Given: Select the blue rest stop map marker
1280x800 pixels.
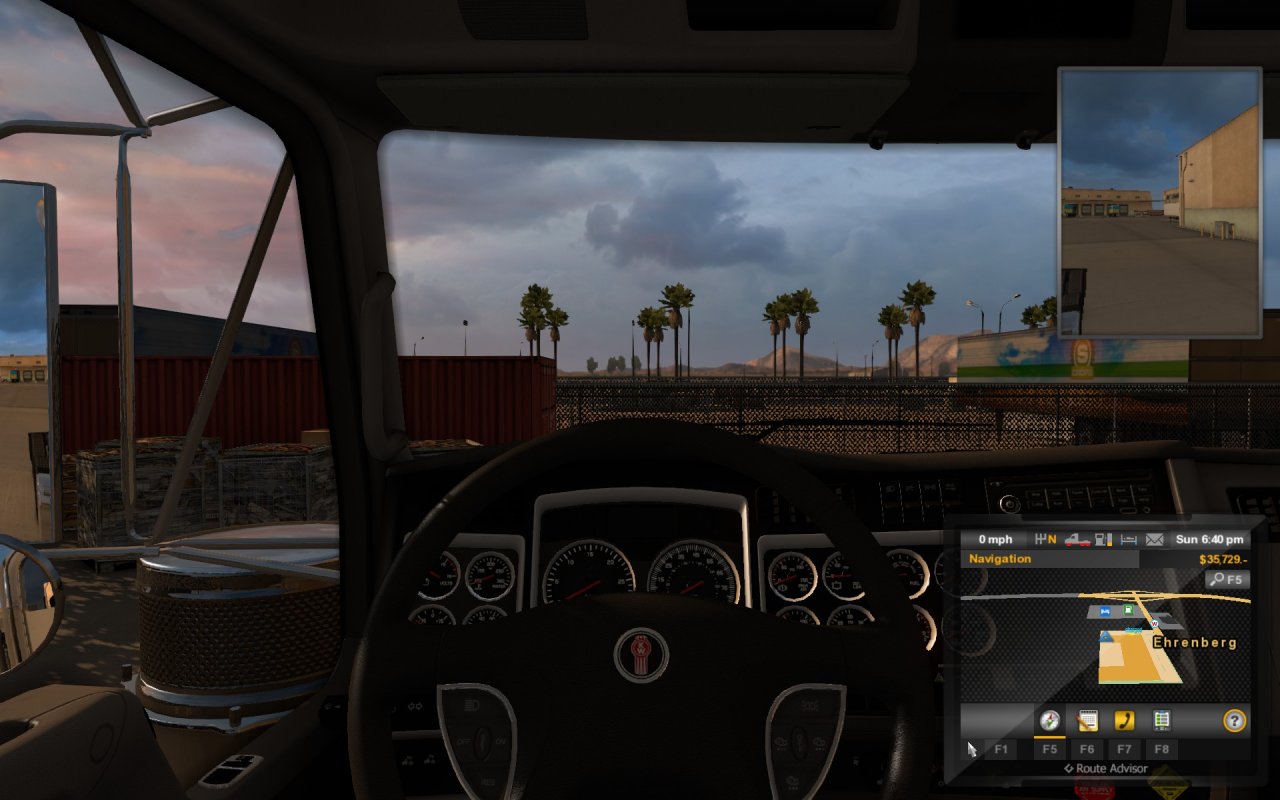Looking at the screenshot, I should click(1105, 609).
